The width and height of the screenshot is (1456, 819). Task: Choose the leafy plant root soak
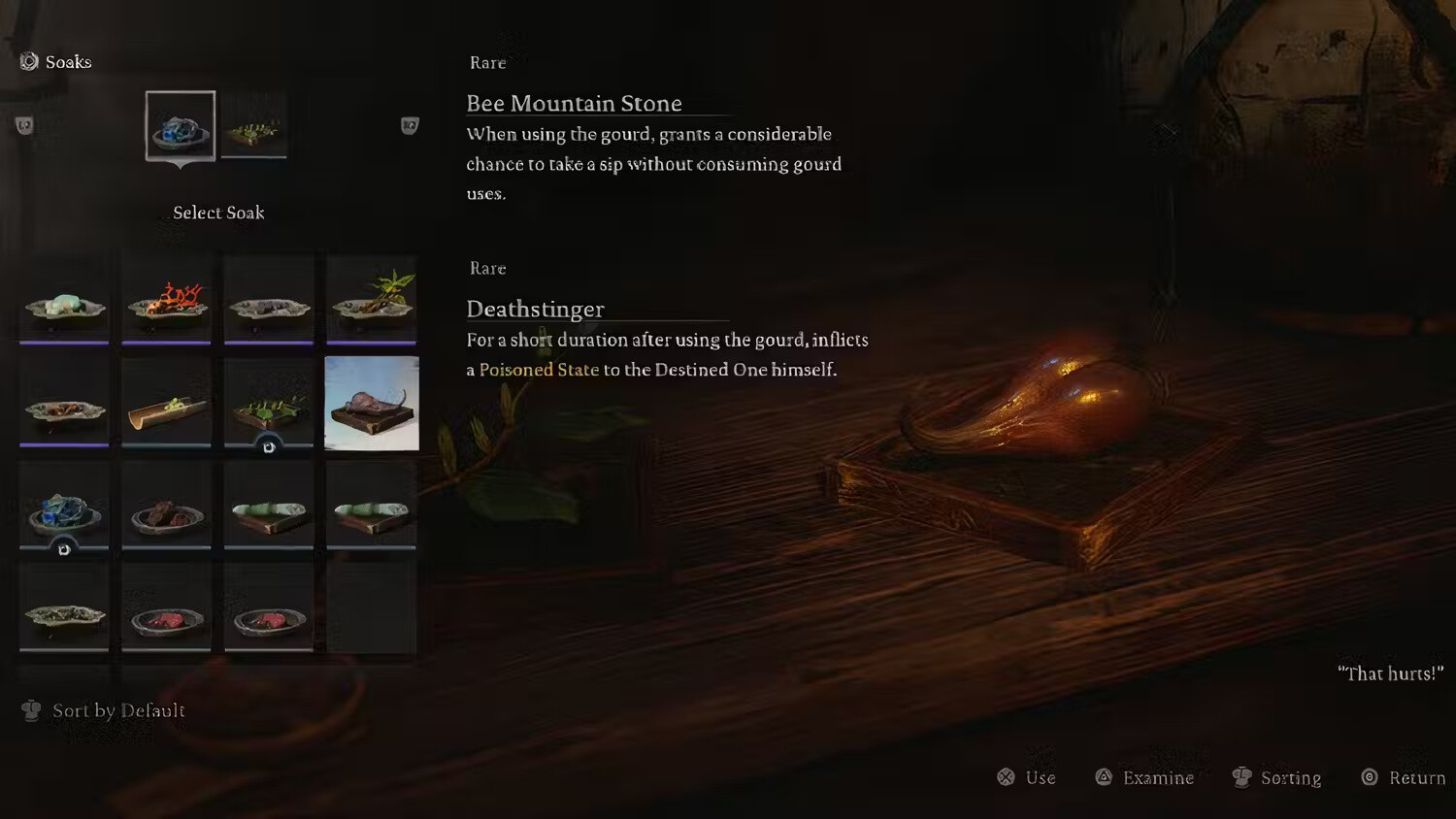(372, 301)
